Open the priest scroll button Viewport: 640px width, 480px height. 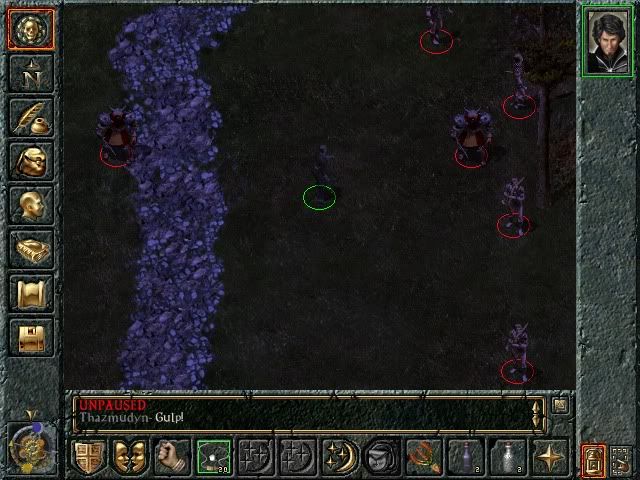(30, 292)
